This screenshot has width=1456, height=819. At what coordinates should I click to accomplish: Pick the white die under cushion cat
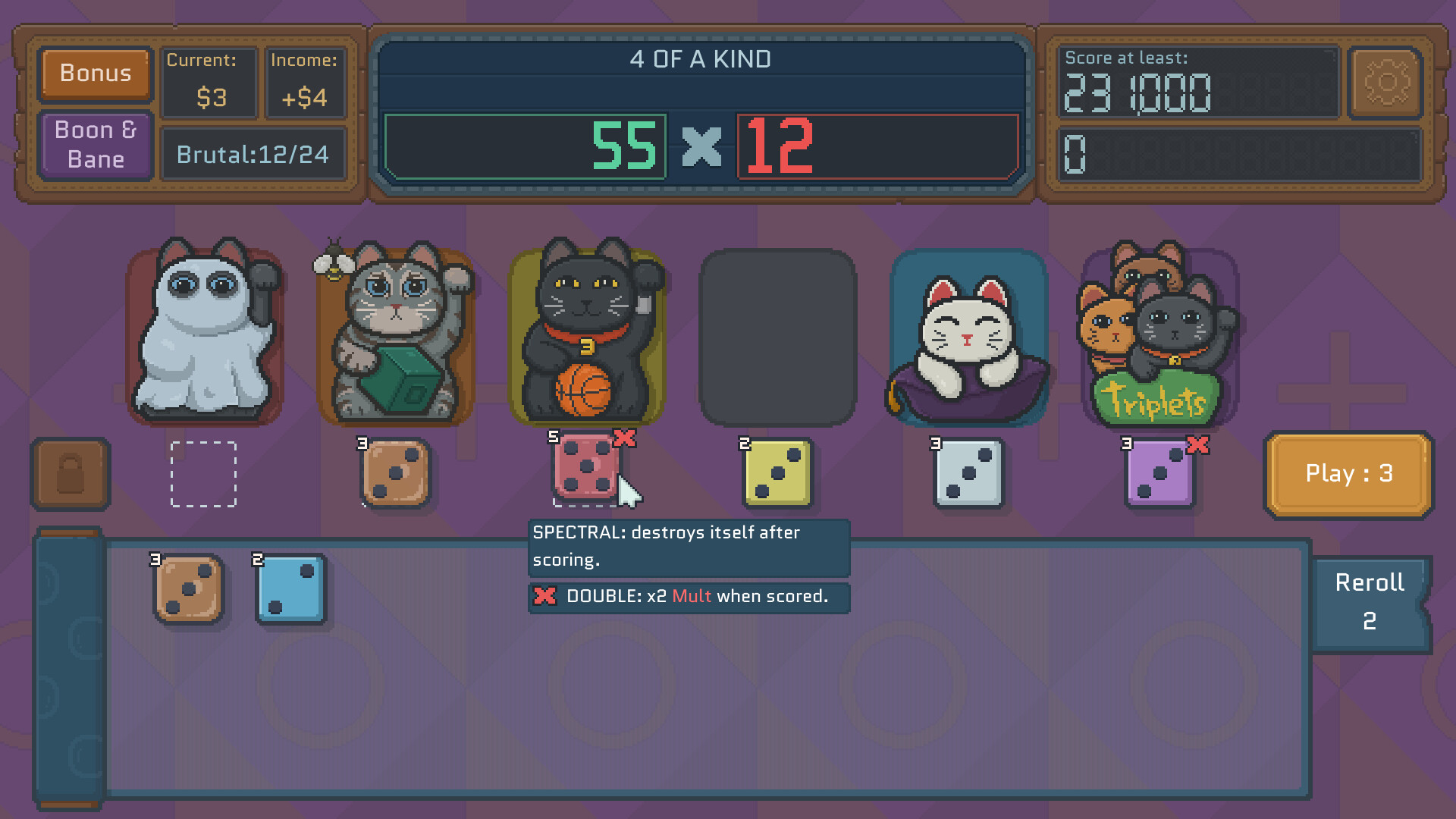[968, 474]
